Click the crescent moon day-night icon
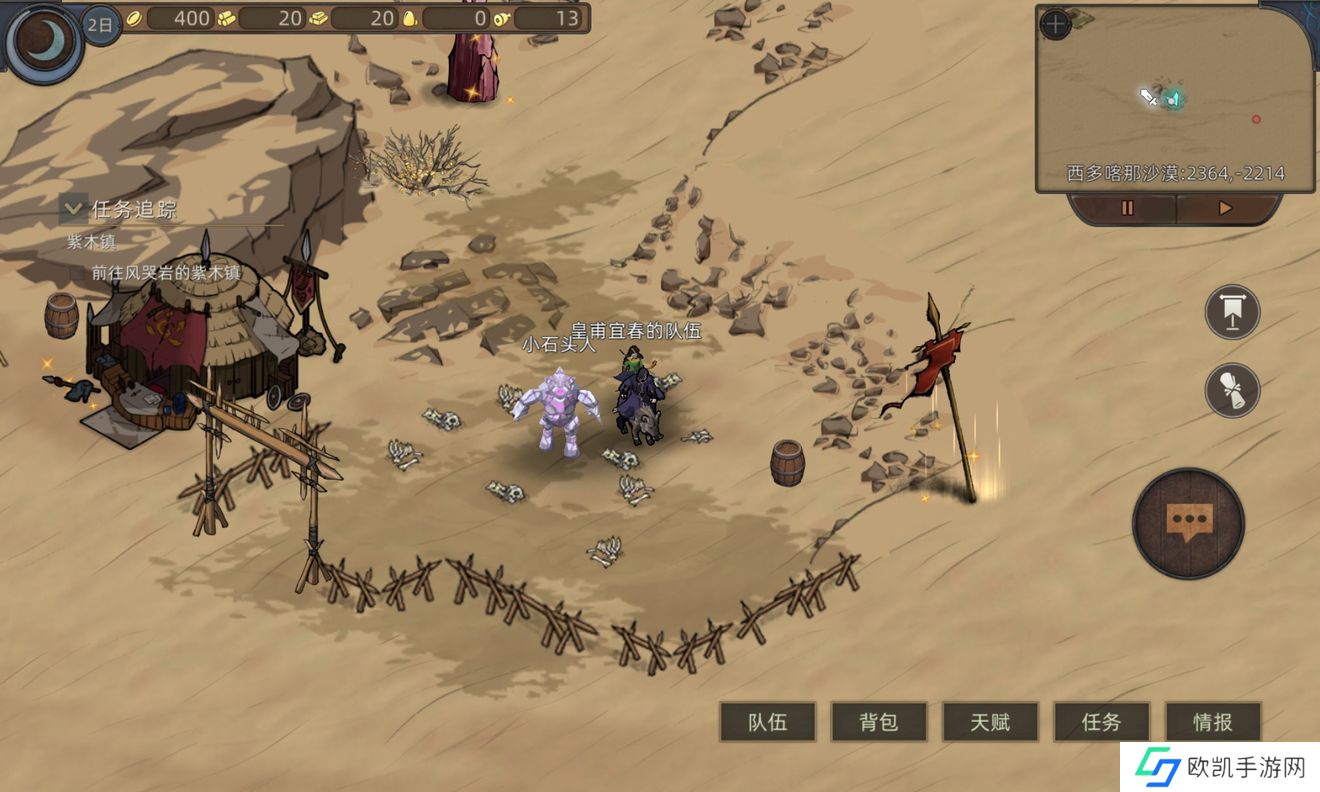Viewport: 1320px width, 792px height. tap(44, 41)
